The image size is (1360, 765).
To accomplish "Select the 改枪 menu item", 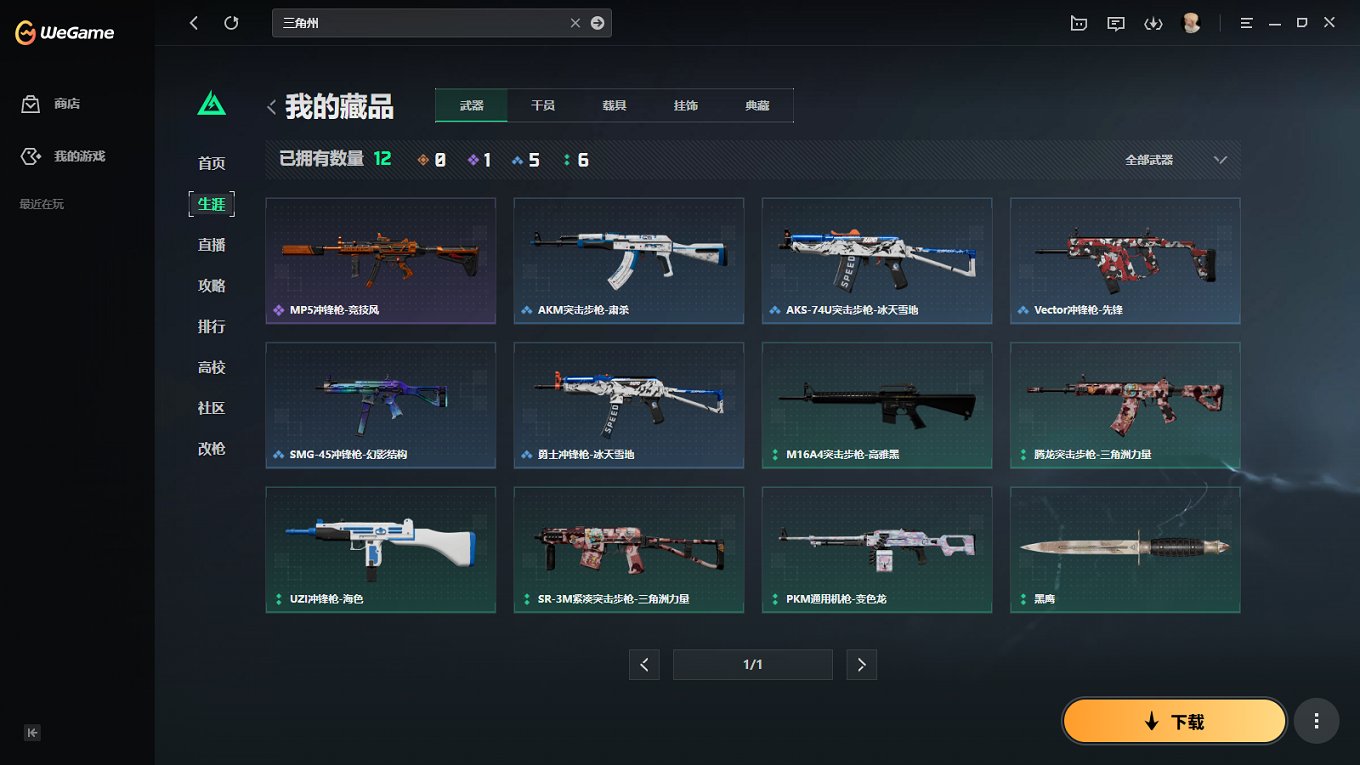I will (211, 448).
